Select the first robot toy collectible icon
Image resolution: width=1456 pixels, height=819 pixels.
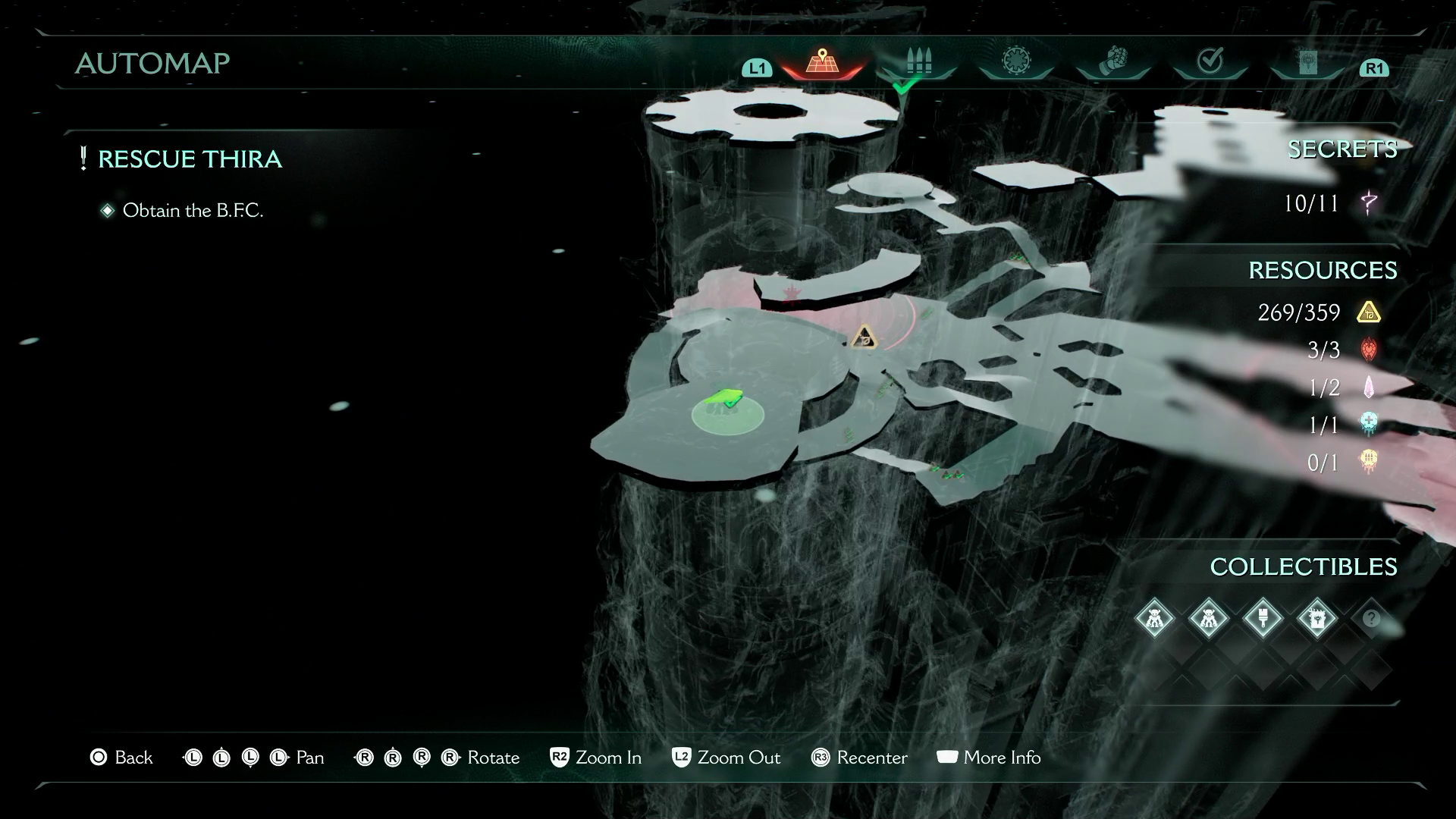click(1155, 618)
